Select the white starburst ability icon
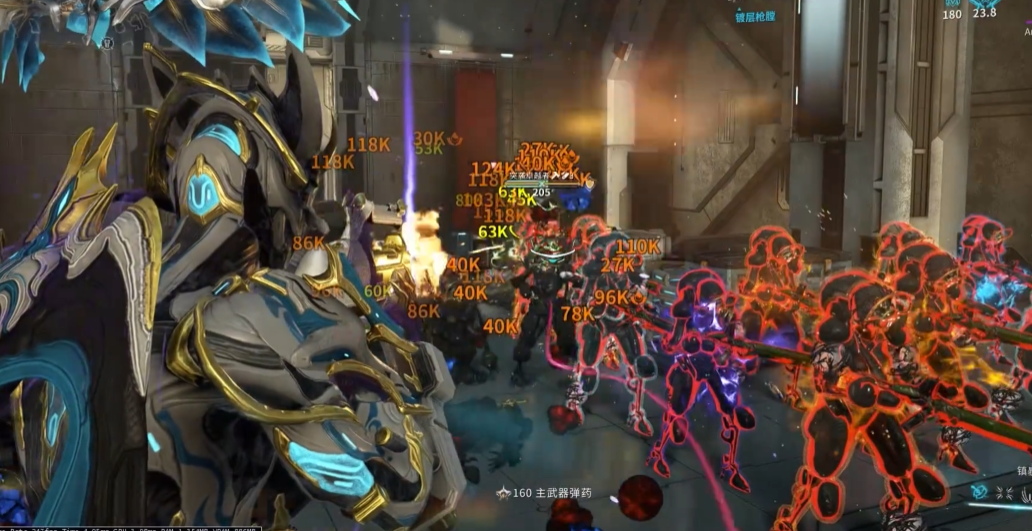This screenshot has width=1032, height=531. (1005, 494)
